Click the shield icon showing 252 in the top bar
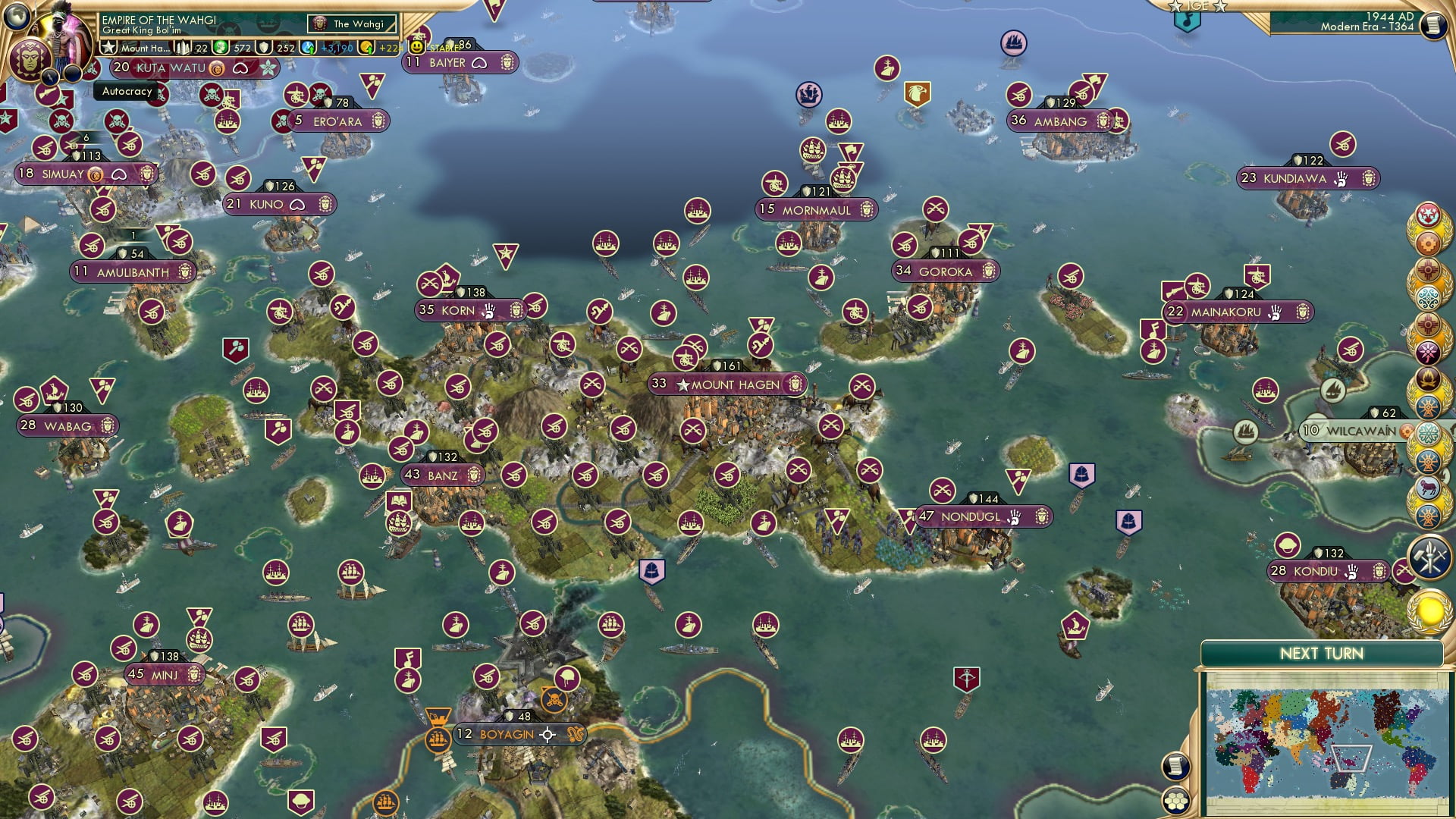Screen dimensions: 1456x819 [265, 47]
